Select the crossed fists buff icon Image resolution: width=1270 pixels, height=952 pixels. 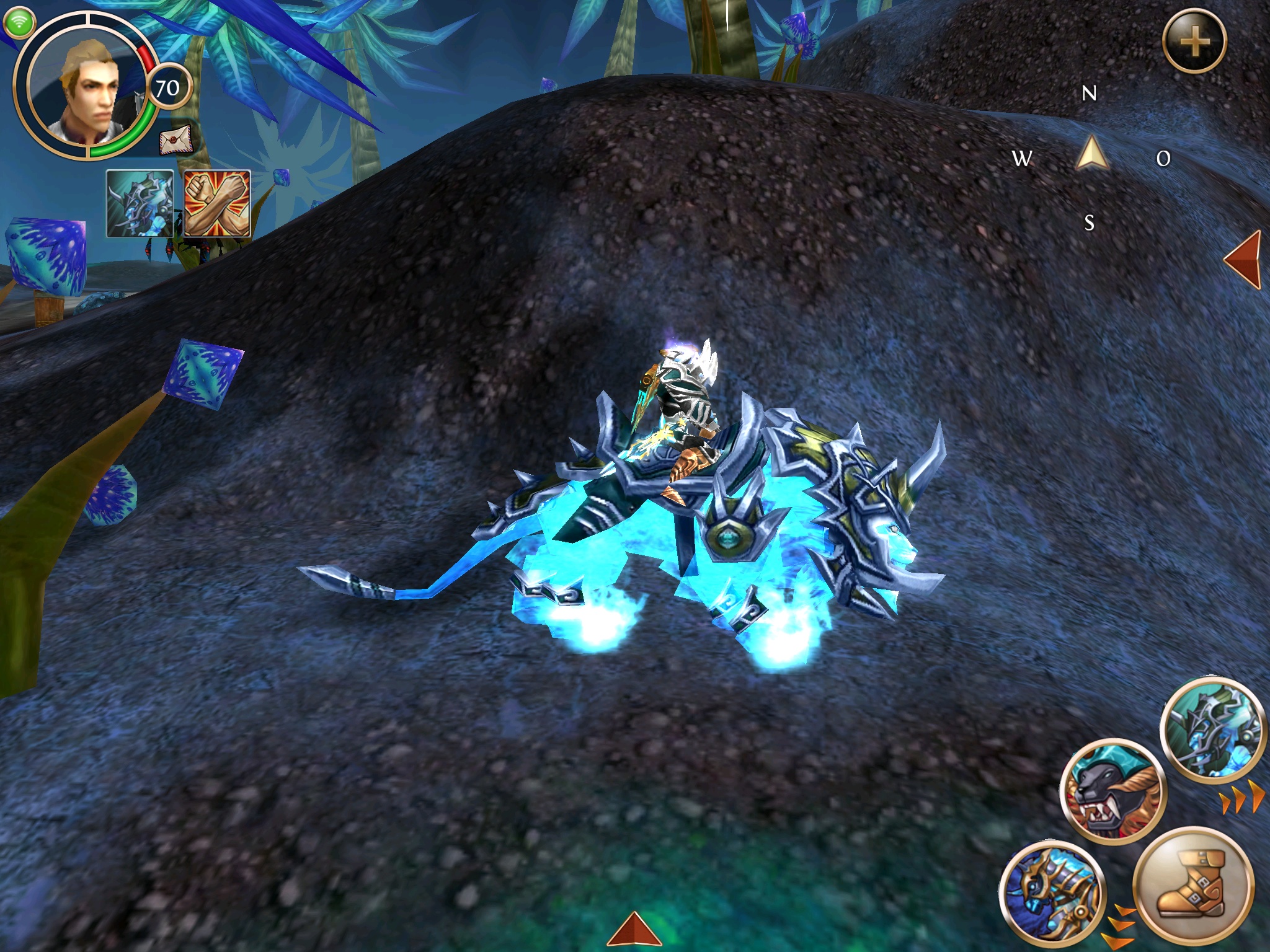pyautogui.click(x=218, y=204)
